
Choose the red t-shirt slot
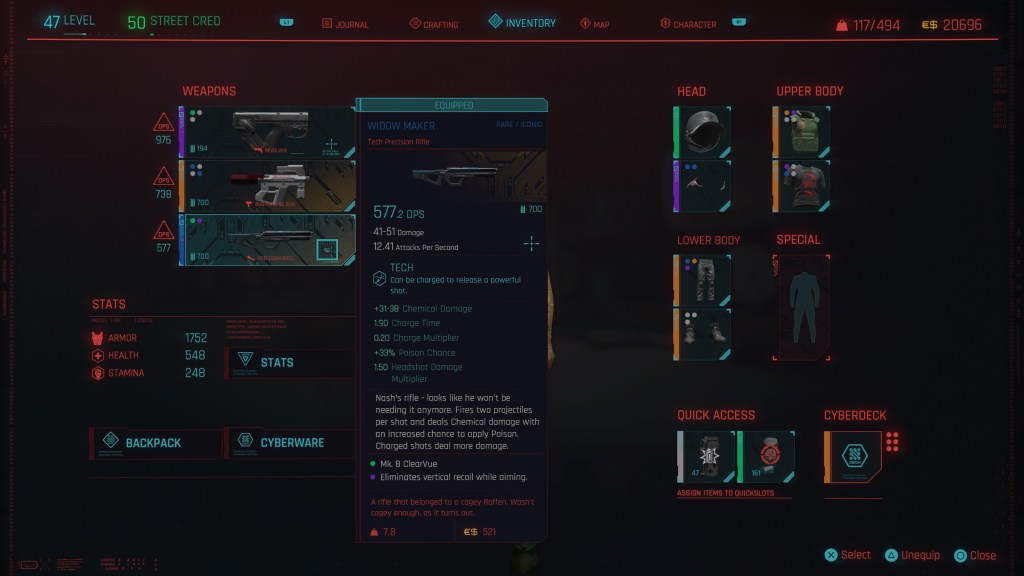802,185
